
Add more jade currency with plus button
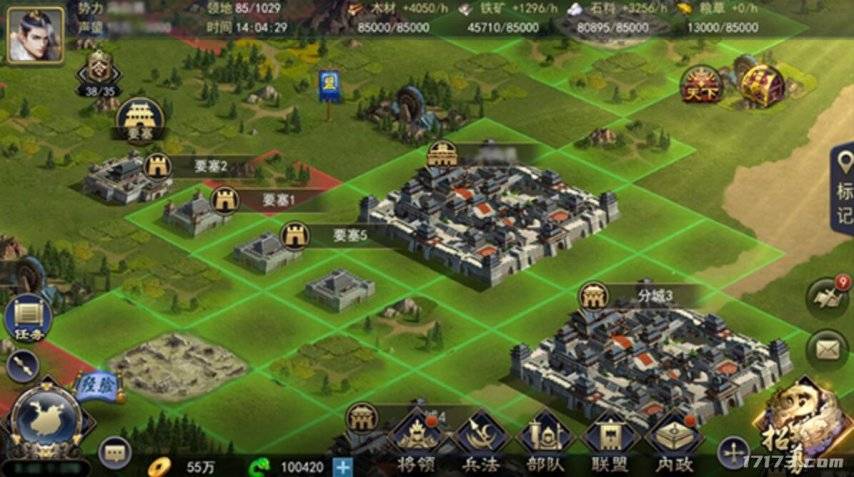click(343, 466)
